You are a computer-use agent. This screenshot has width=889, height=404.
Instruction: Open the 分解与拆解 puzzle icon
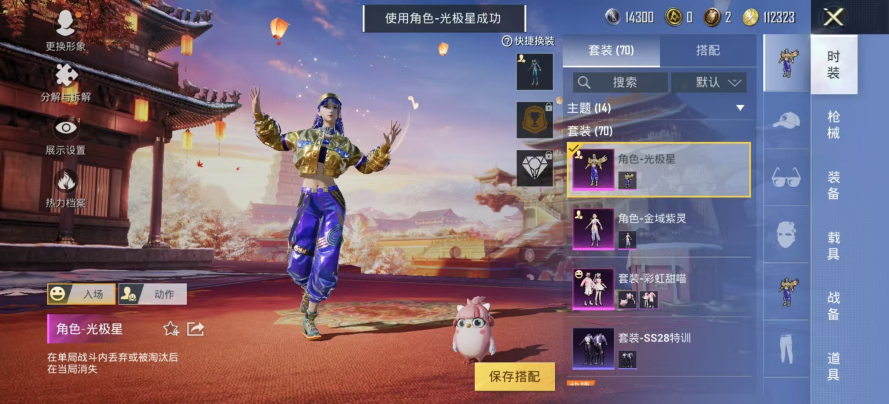pyautogui.click(x=65, y=82)
